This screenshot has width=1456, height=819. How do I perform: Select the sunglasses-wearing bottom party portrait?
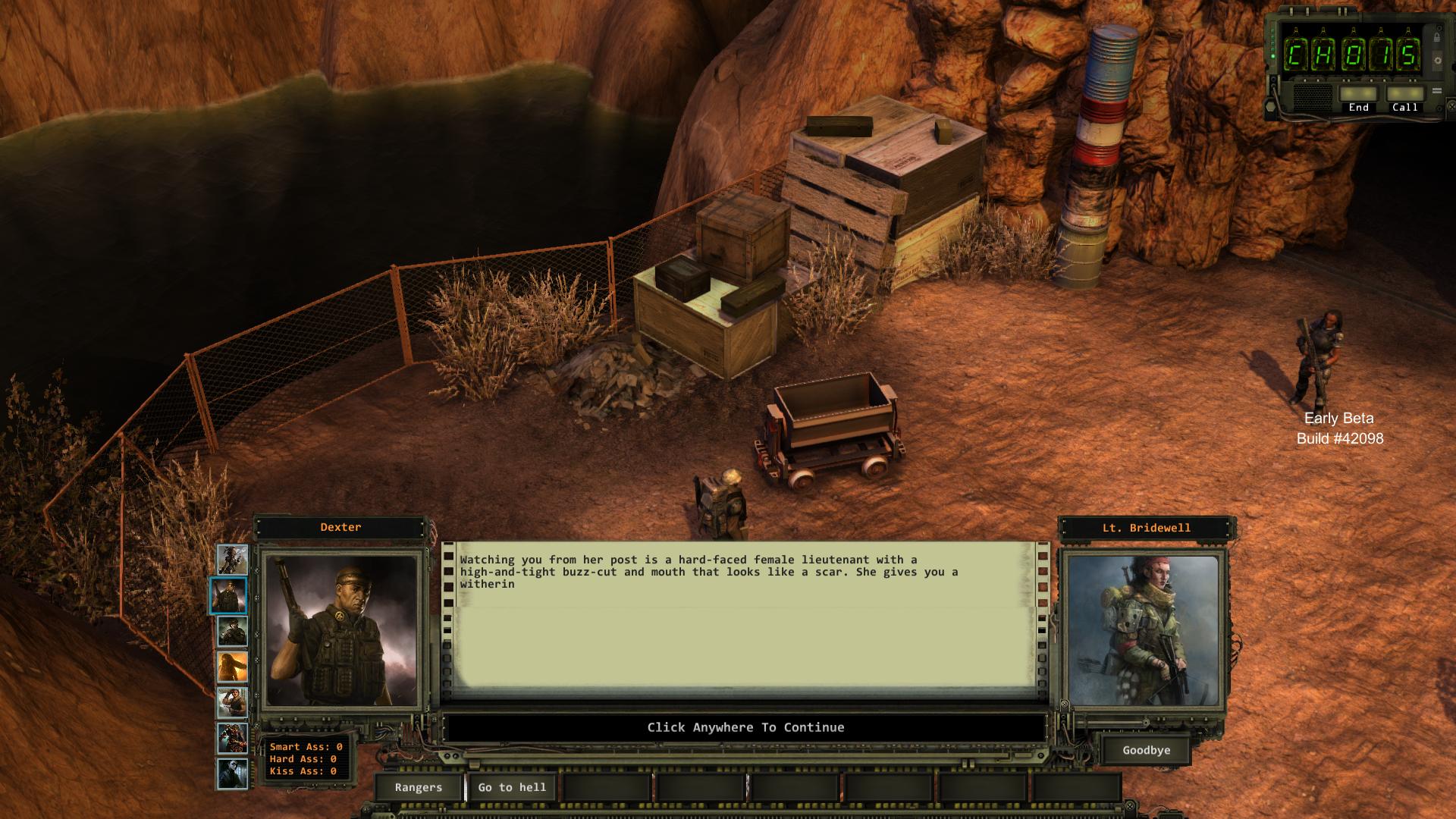point(232,774)
